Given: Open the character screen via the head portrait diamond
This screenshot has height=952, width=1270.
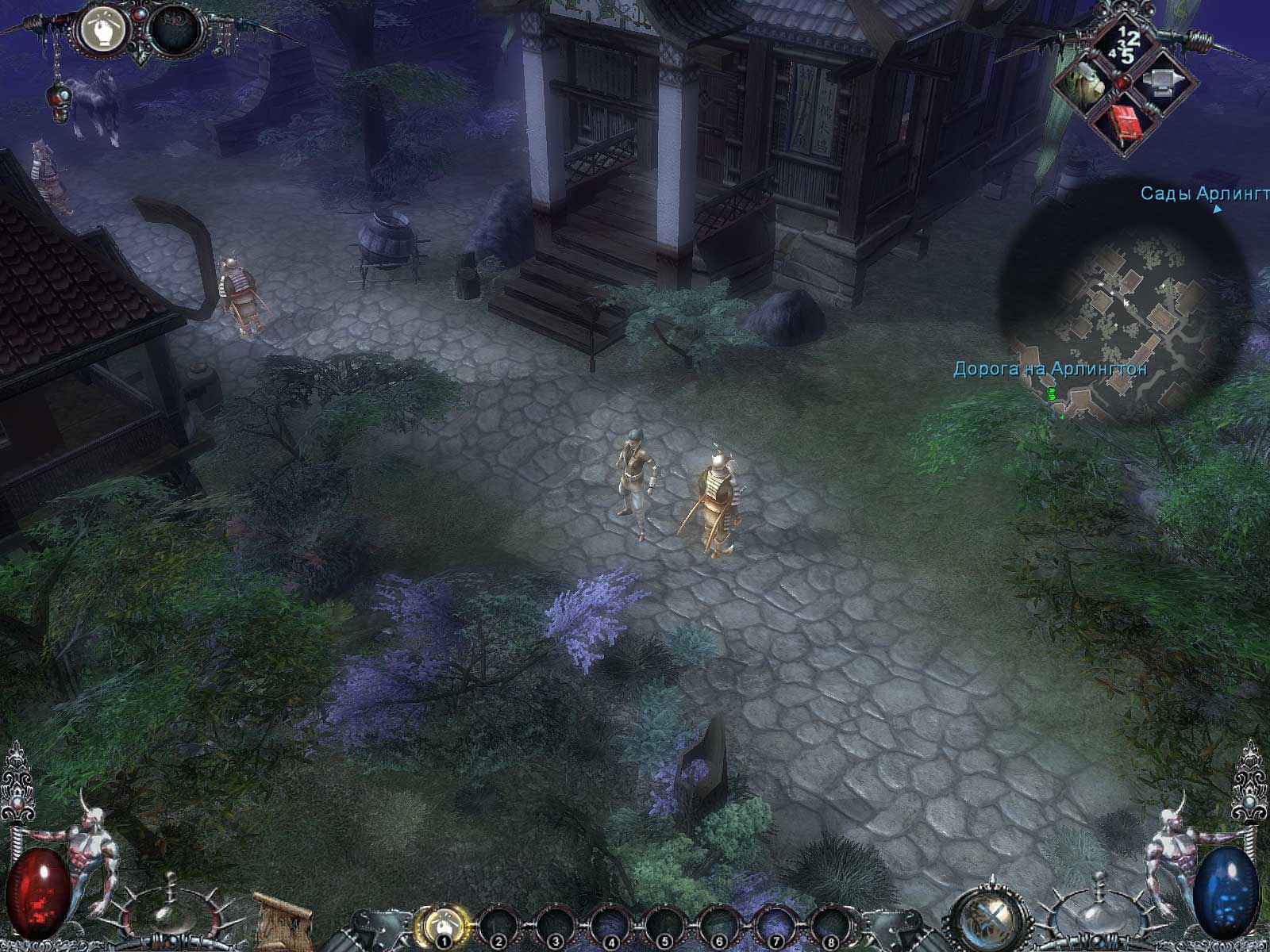Looking at the screenshot, I should coord(1087,82).
